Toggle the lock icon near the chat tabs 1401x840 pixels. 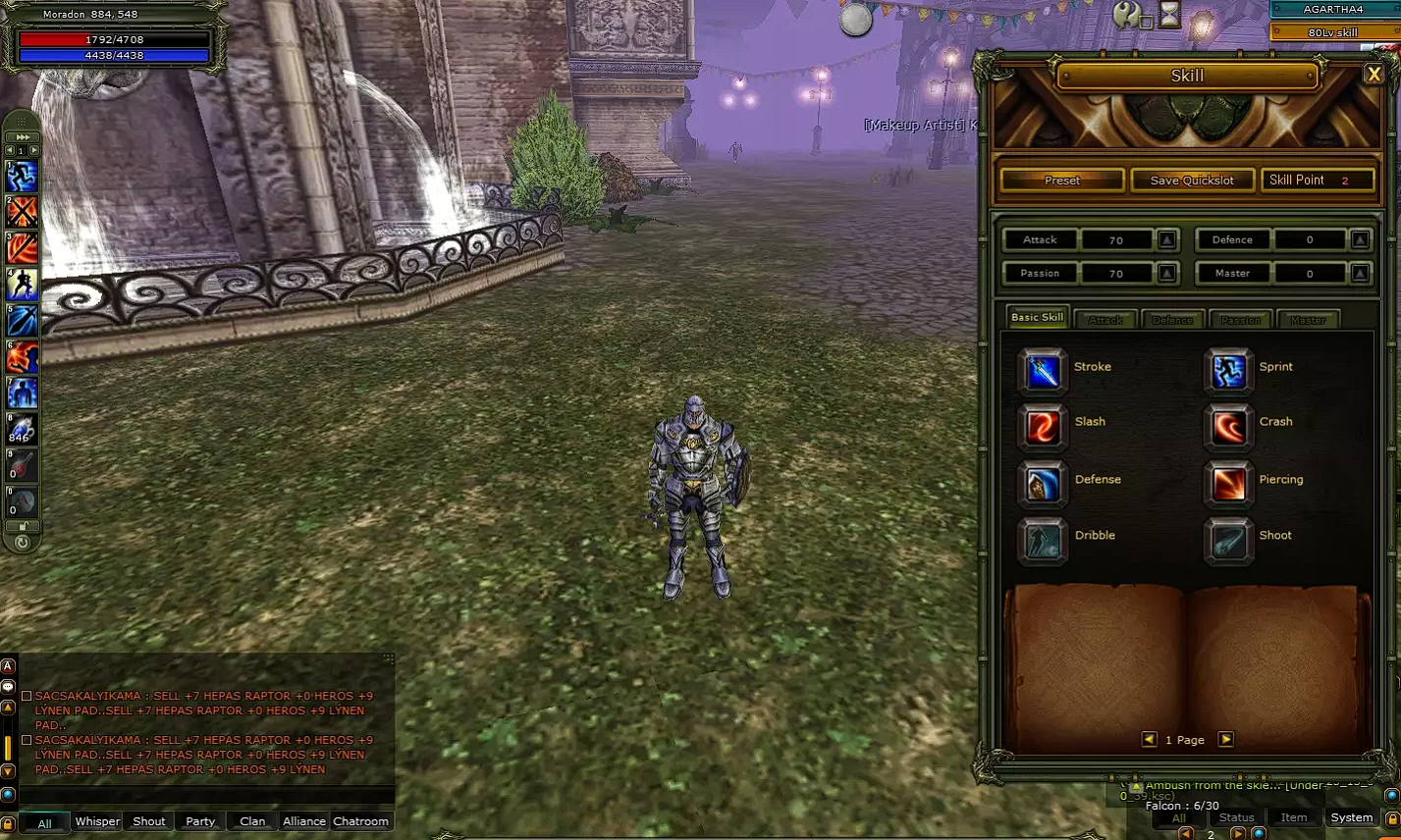(8, 822)
